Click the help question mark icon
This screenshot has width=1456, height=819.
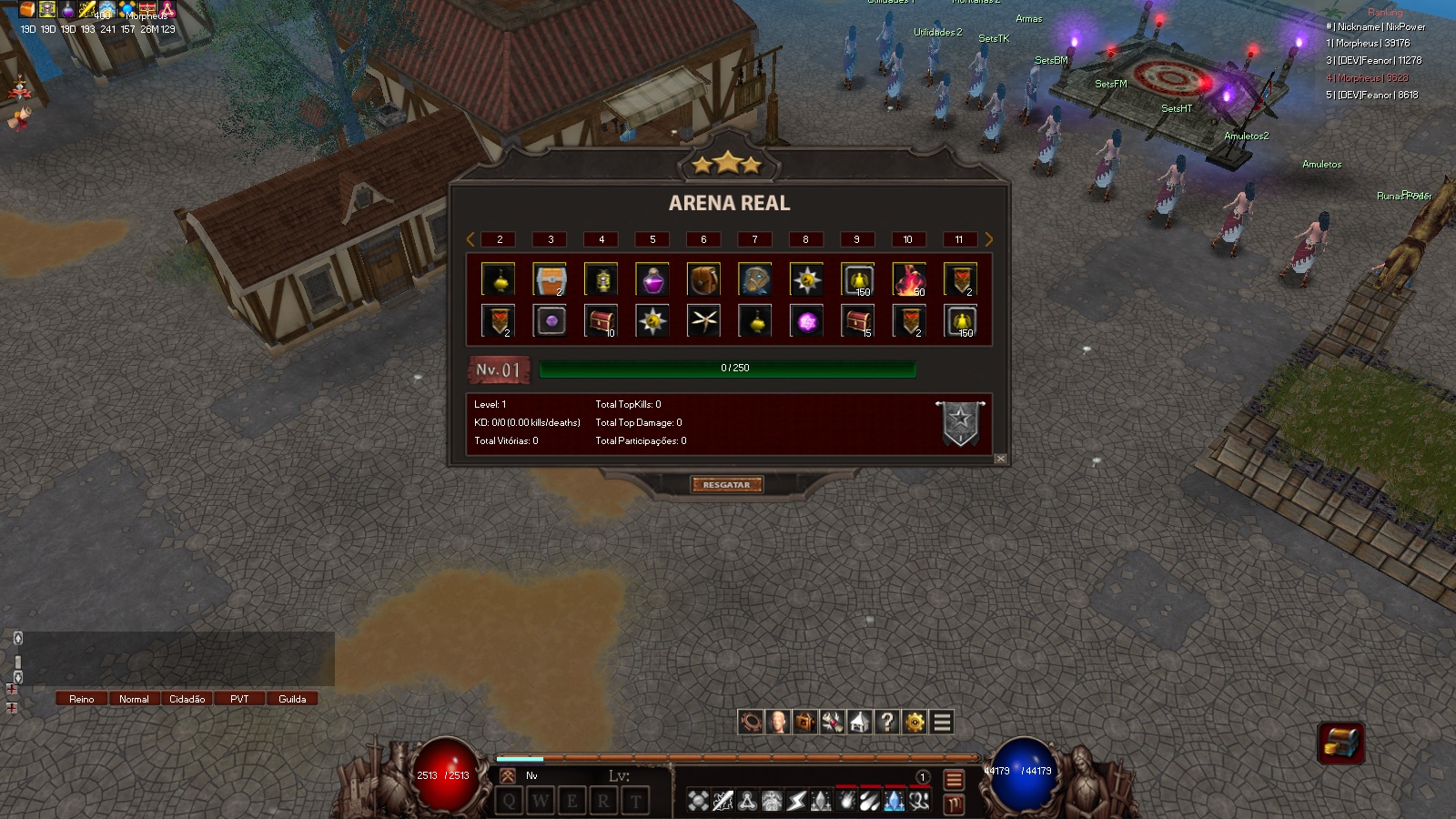885,723
